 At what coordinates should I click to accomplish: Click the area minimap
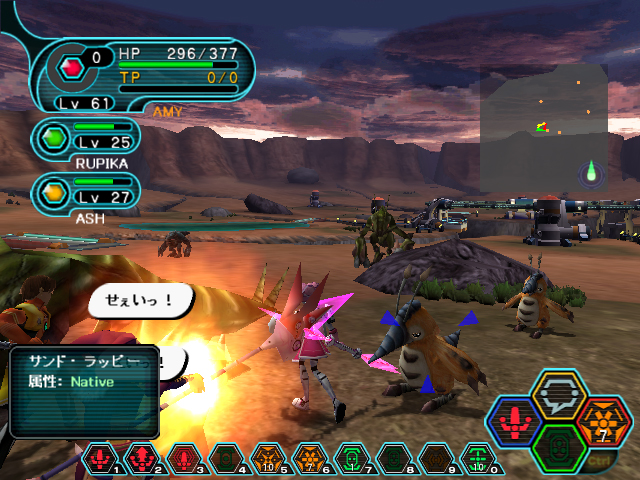(x=543, y=128)
